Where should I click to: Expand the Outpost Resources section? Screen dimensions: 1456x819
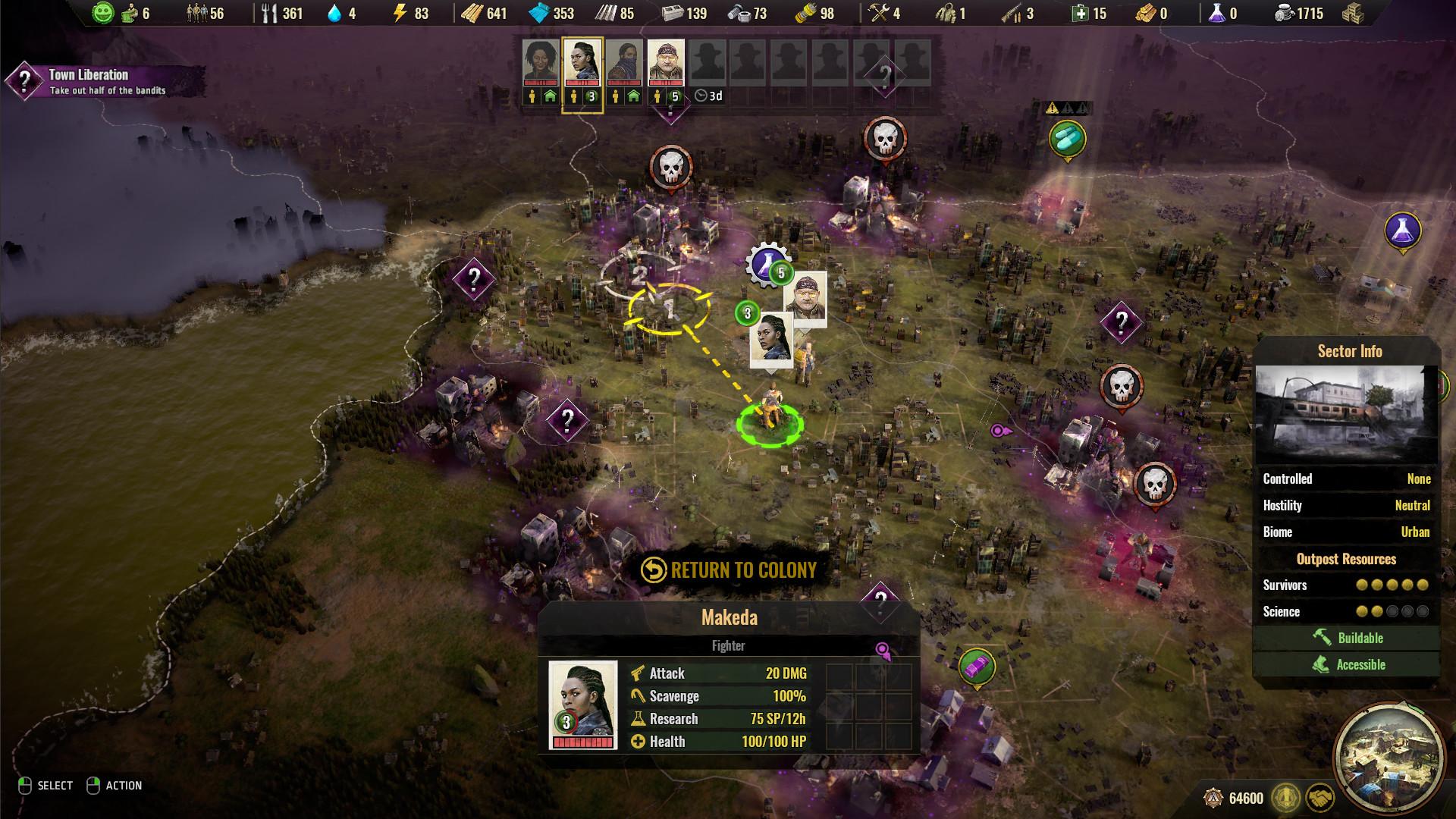coord(1345,560)
